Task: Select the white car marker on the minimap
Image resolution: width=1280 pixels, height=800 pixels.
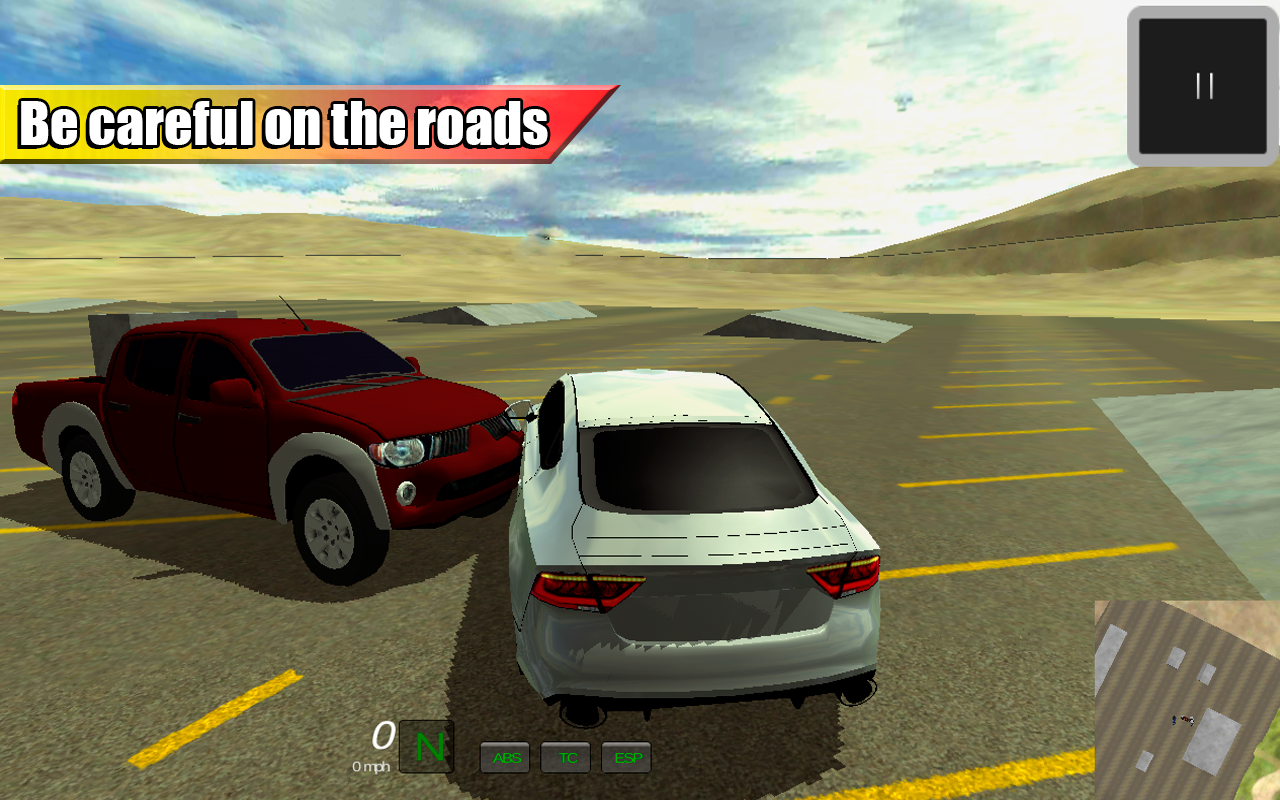Action: tap(1191, 719)
